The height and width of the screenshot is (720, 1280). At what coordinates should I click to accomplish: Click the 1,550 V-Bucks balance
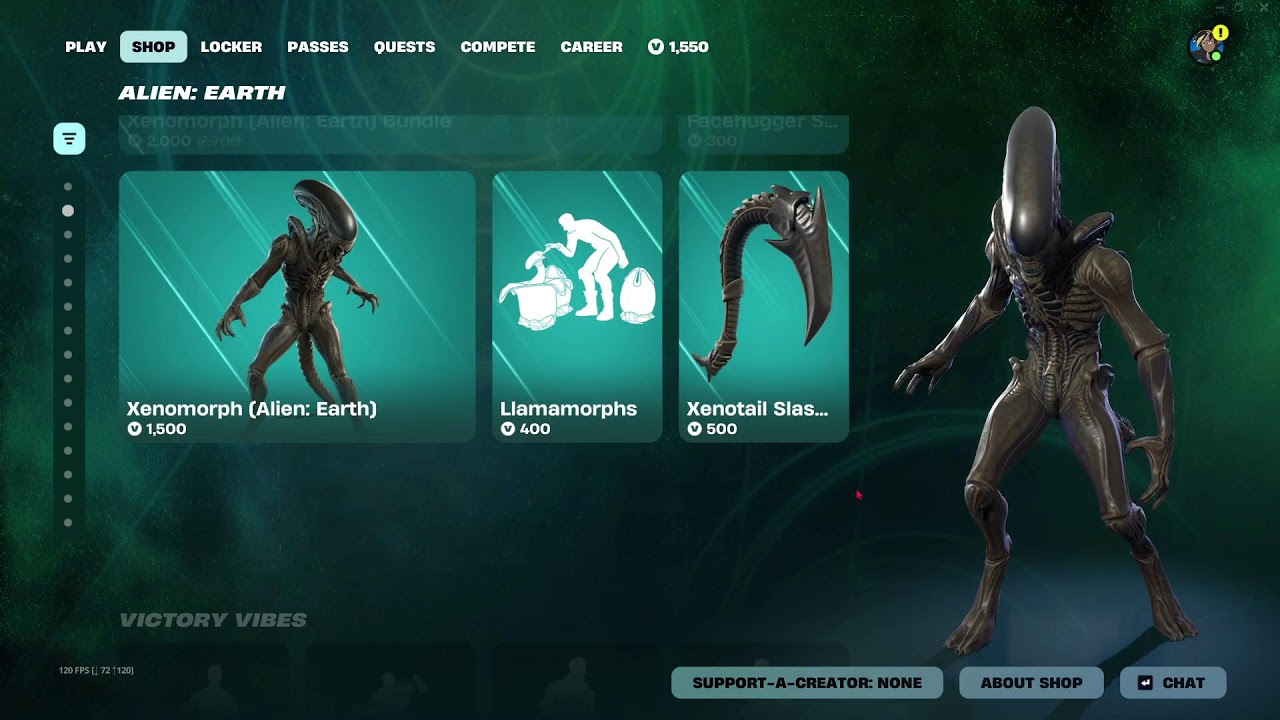click(x=678, y=47)
